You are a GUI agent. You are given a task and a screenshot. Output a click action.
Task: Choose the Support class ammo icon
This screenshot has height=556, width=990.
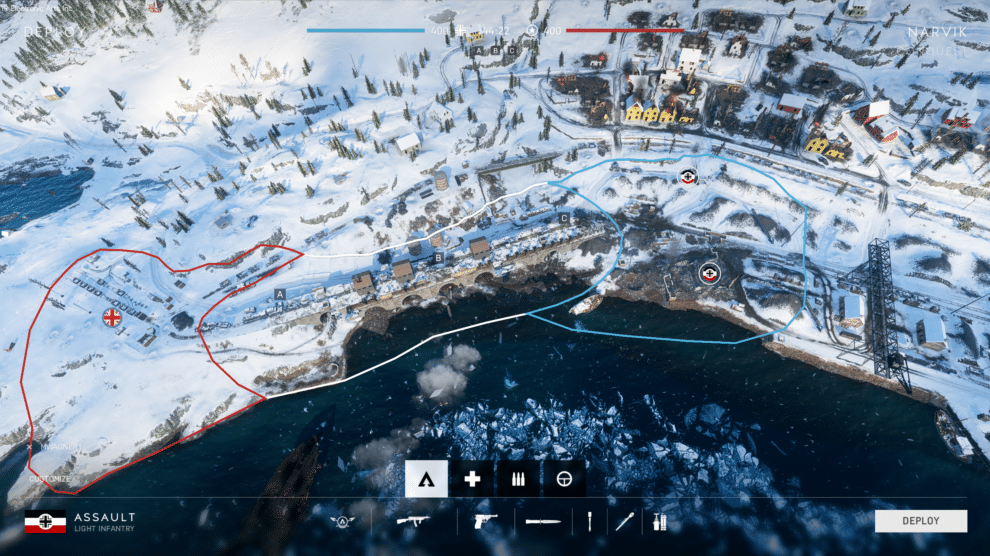(518, 479)
